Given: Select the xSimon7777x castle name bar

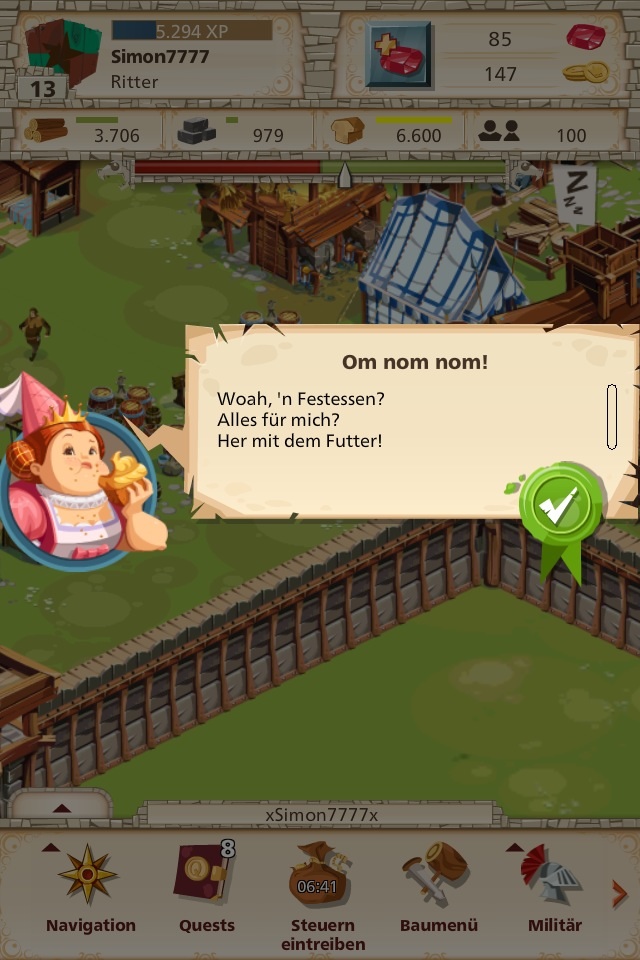Looking at the screenshot, I should 321,814.
